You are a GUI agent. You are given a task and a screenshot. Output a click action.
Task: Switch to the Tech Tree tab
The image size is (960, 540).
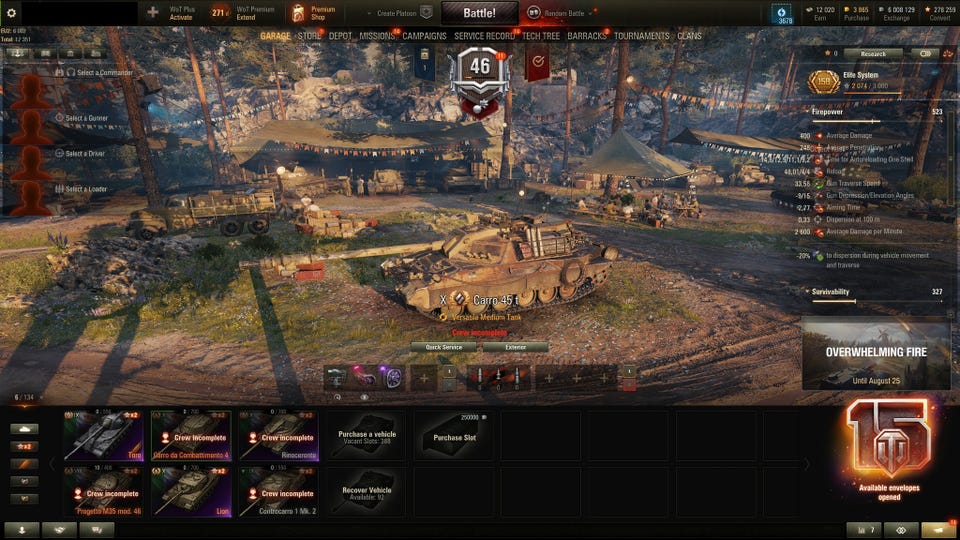(541, 36)
